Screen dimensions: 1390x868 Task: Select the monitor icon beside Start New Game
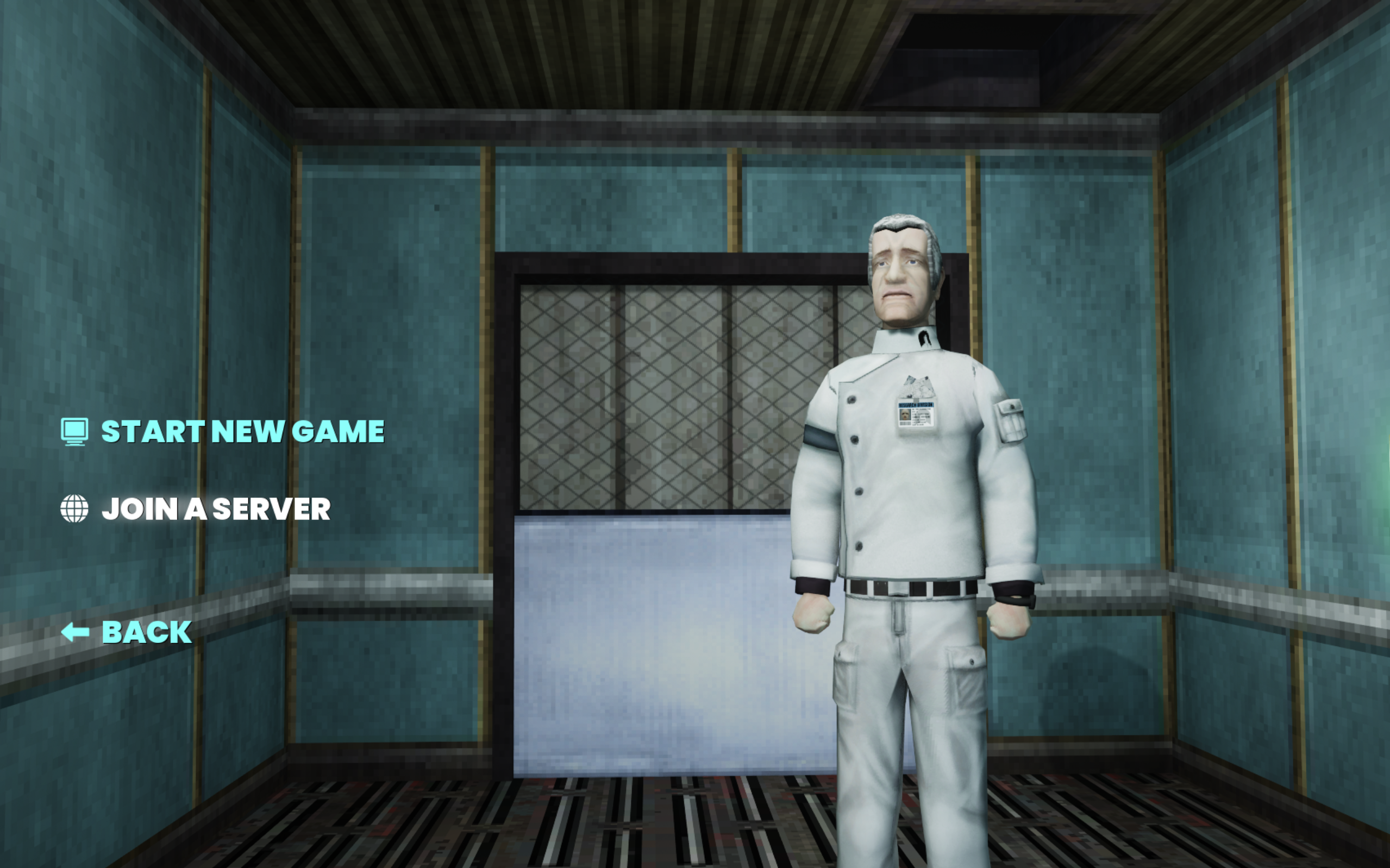click(74, 432)
